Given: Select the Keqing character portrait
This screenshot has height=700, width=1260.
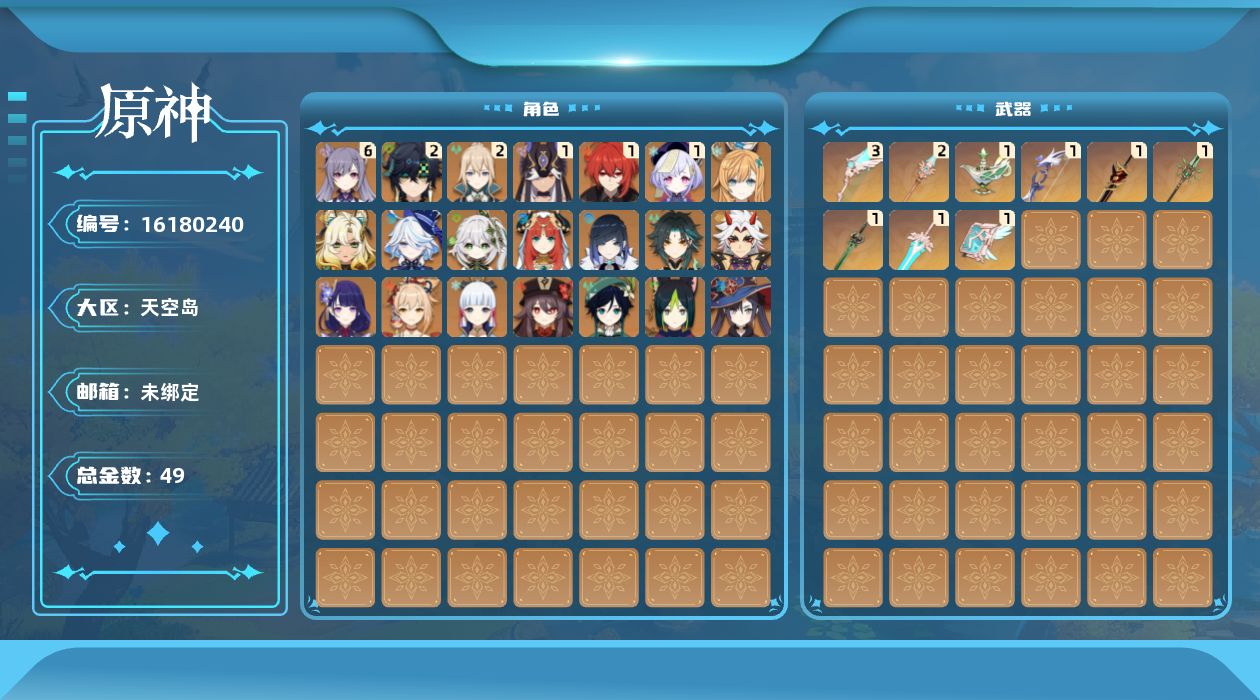Looking at the screenshot, I should click(346, 172).
